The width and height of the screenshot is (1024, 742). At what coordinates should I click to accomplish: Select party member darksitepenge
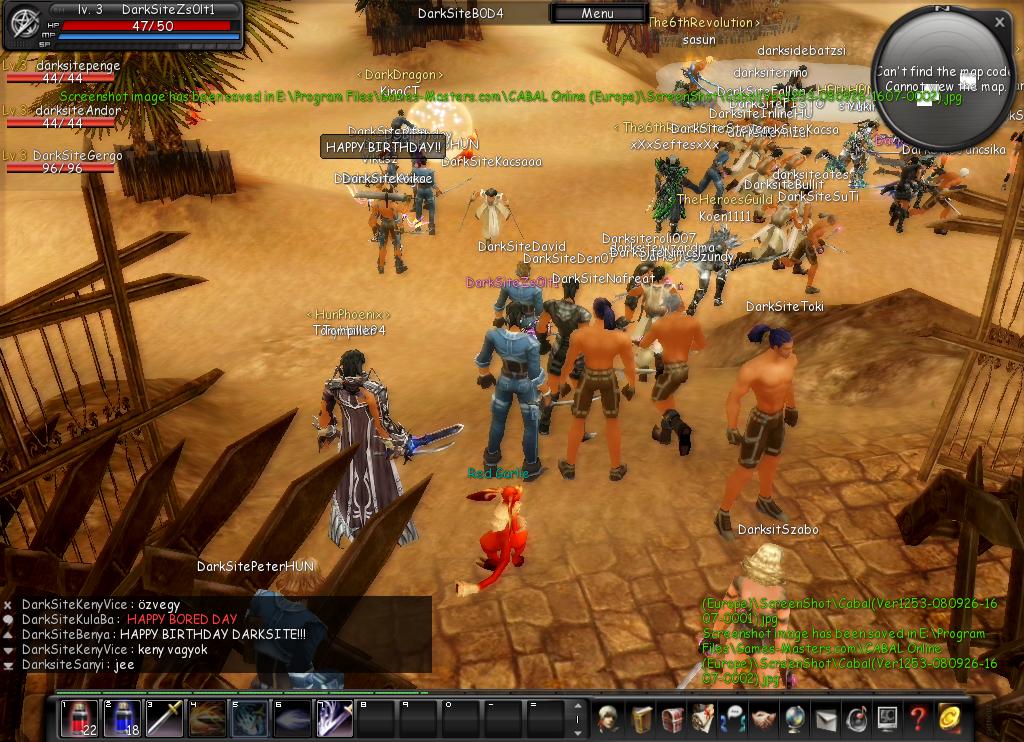77,66
